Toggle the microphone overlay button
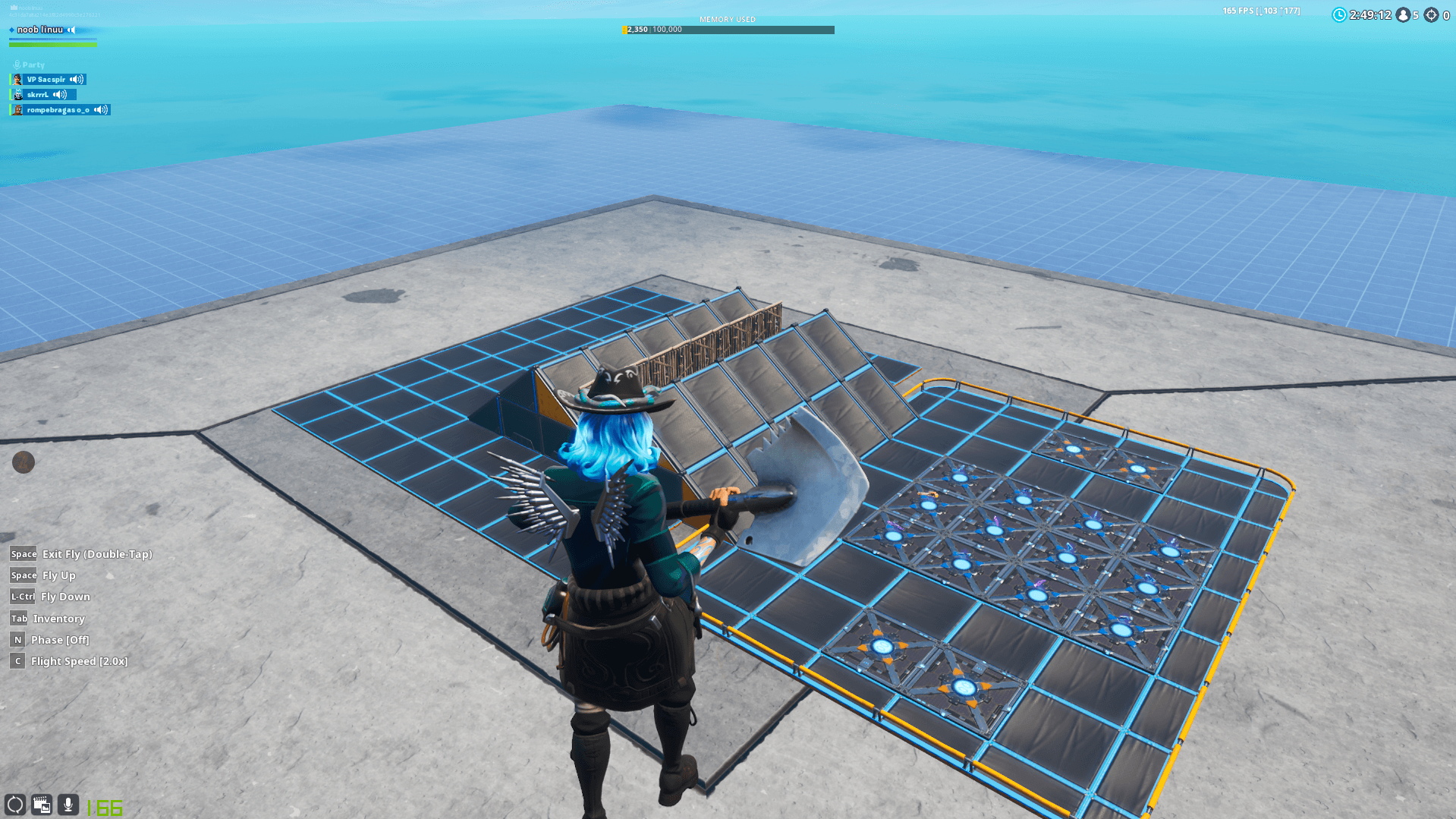Viewport: 1456px width, 819px height. (x=68, y=805)
